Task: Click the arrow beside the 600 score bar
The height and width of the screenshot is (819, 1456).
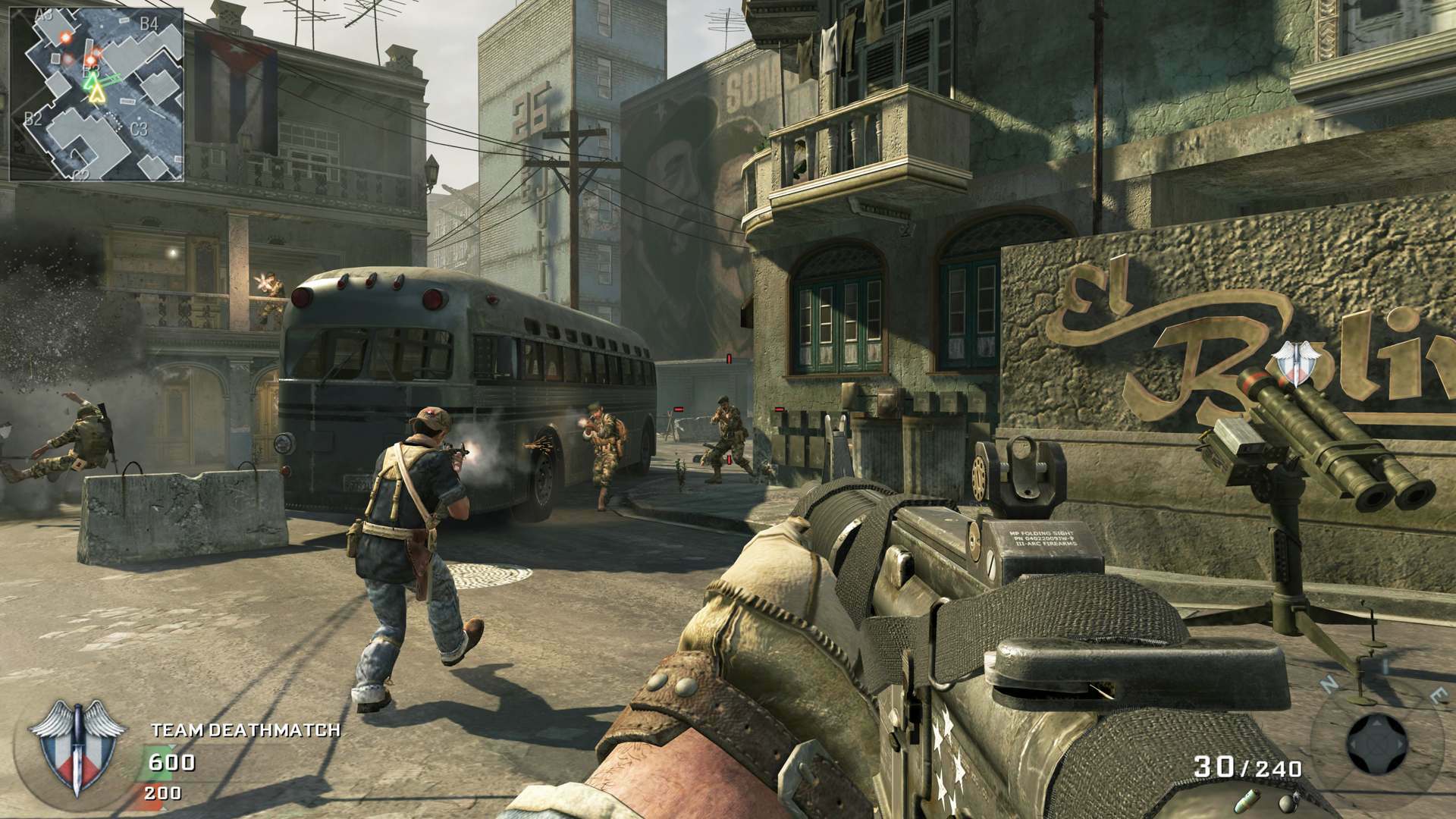Action: (x=171, y=746)
